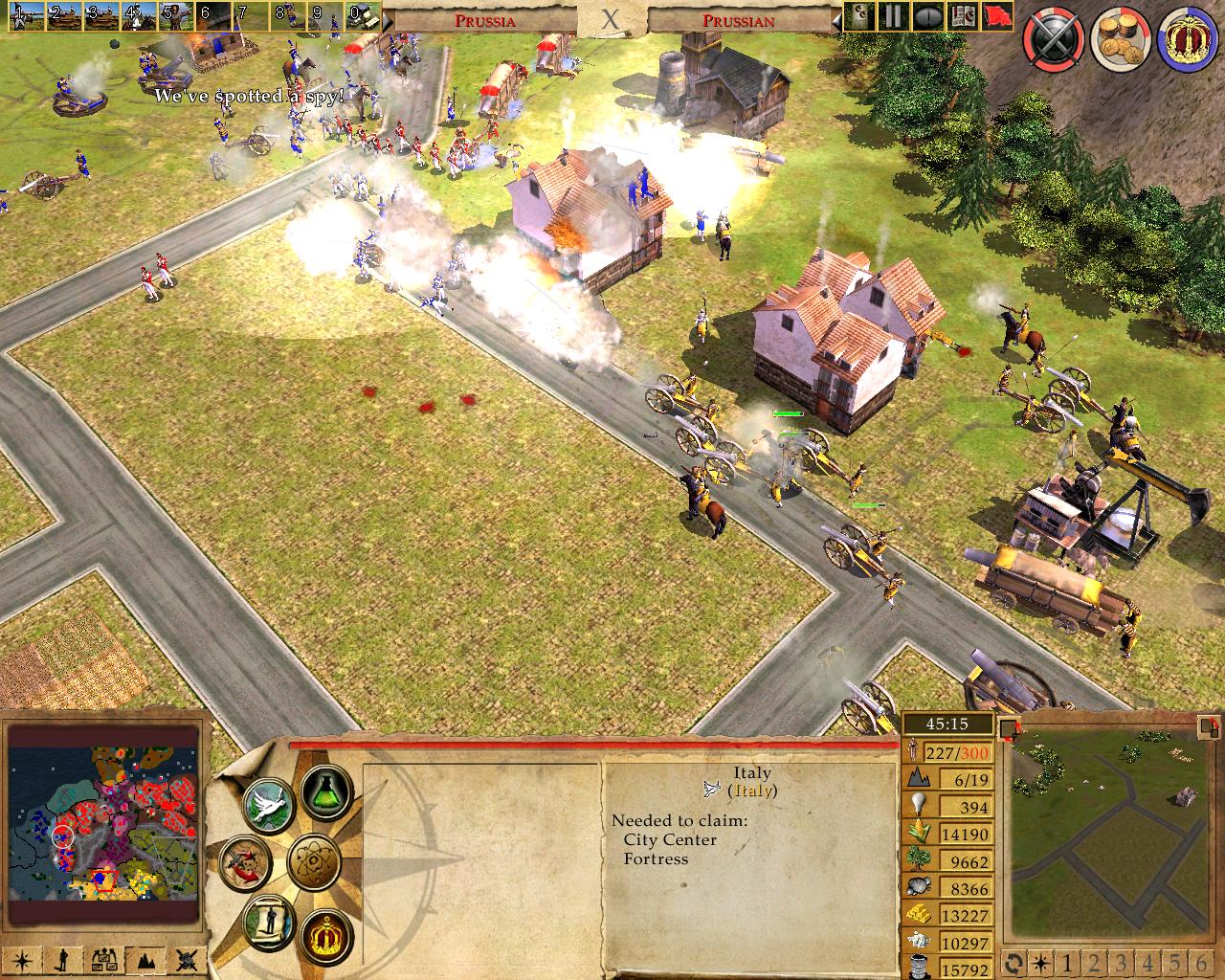Open the open-book icon in the top toolbar
Screen dimensions: 1225x980
(x=964, y=16)
